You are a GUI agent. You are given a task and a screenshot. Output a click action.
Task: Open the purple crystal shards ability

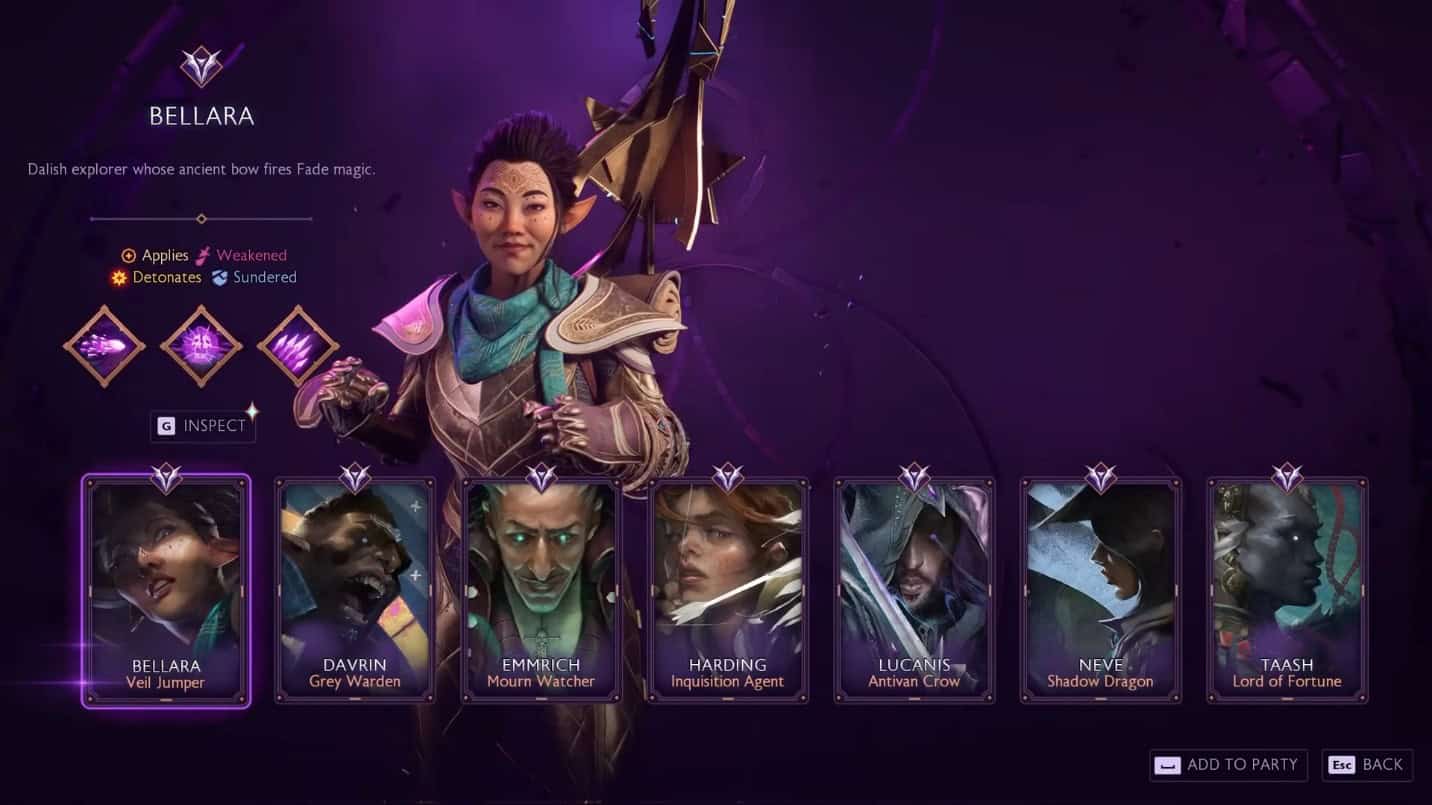pos(298,347)
